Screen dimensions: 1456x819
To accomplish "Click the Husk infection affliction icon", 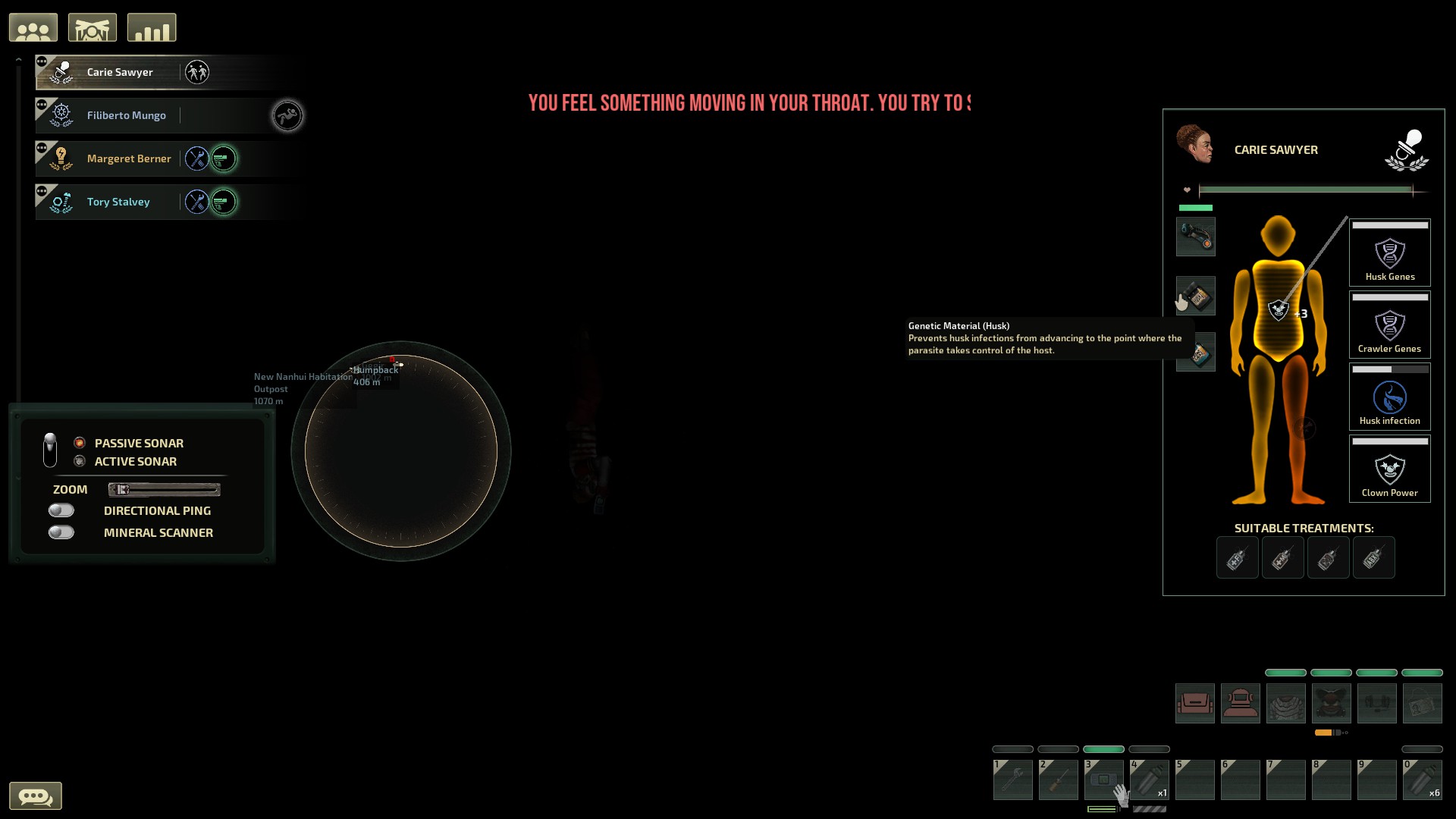I will pyautogui.click(x=1390, y=396).
